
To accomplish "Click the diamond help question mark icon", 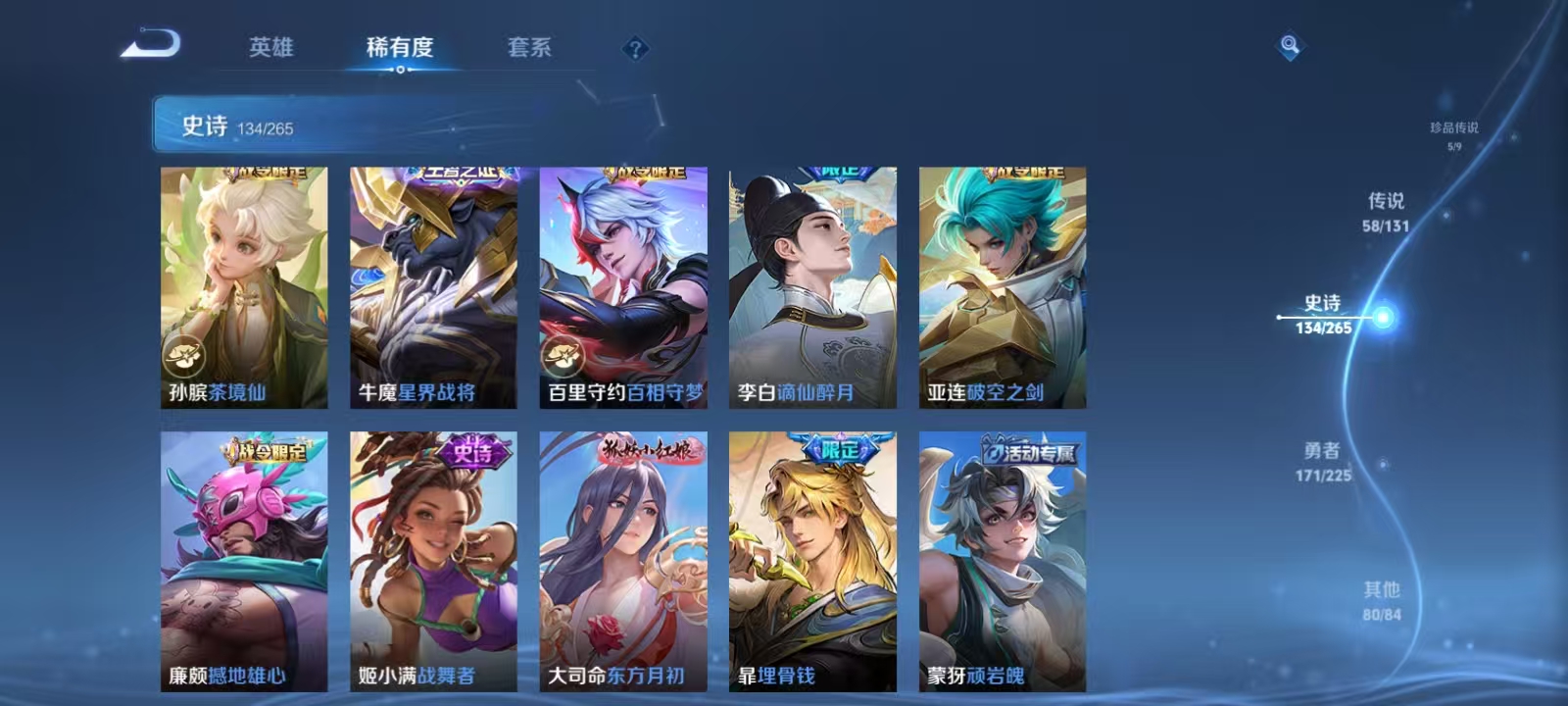I will [637, 49].
